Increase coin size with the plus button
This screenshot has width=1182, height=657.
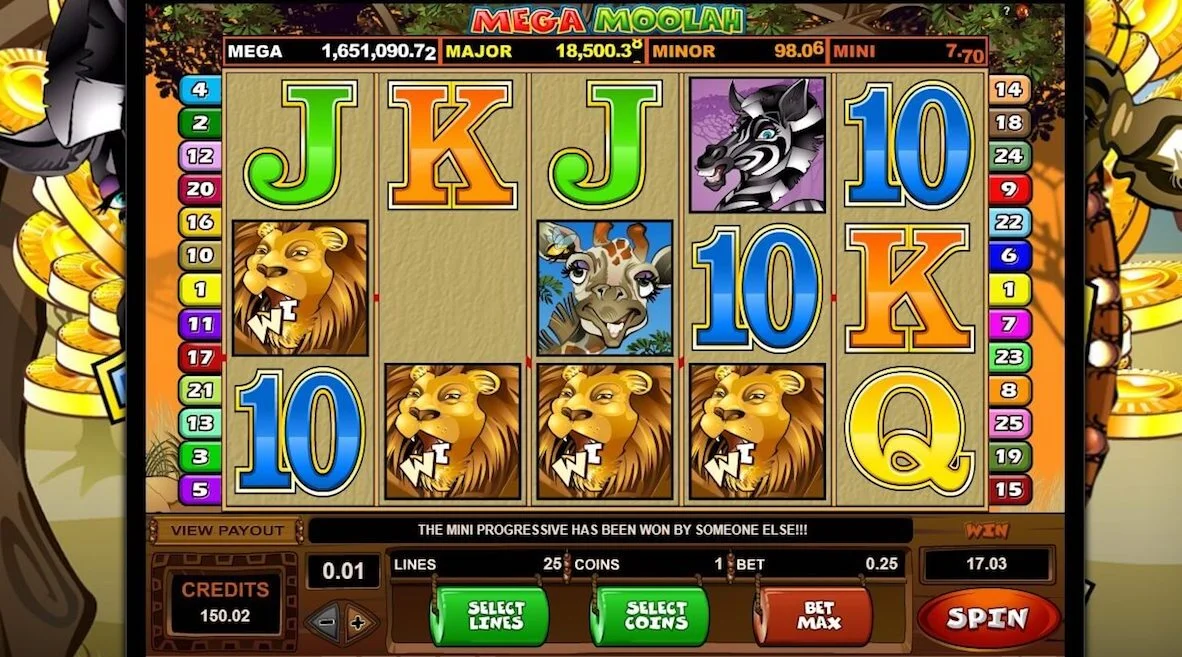pos(359,623)
